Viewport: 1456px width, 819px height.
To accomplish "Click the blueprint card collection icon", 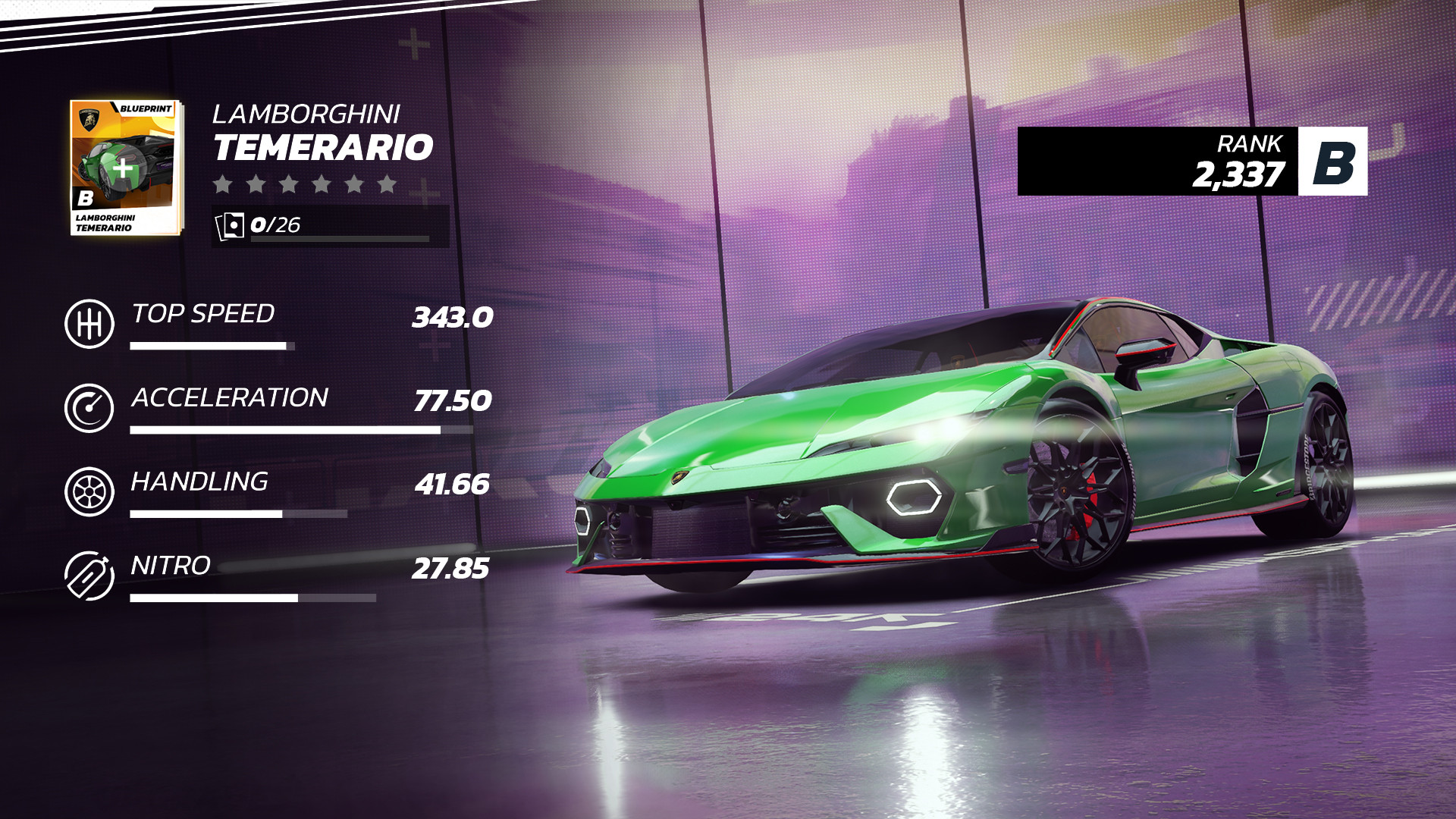I will tap(231, 224).
